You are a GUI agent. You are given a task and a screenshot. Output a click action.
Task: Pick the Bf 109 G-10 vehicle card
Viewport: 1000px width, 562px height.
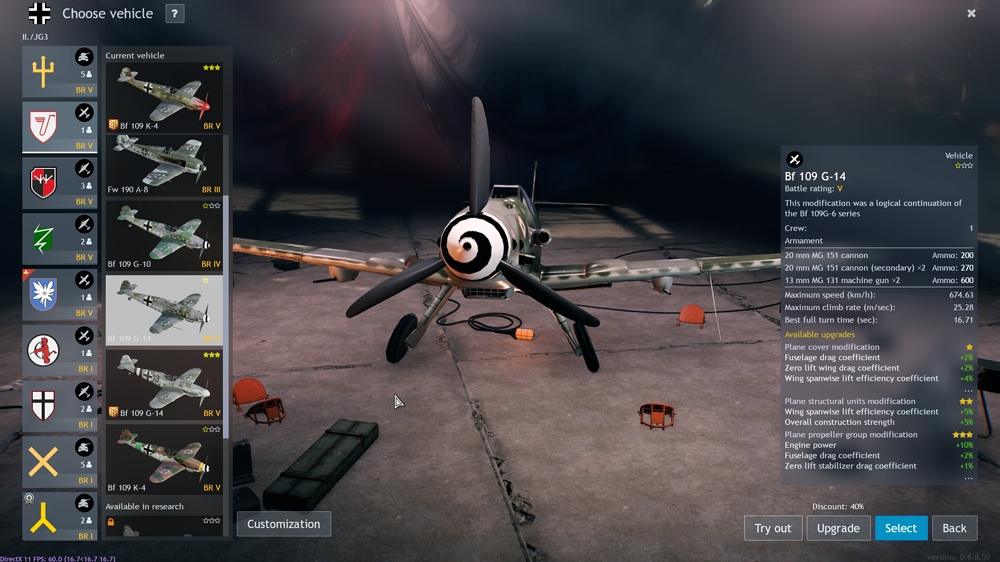165,236
